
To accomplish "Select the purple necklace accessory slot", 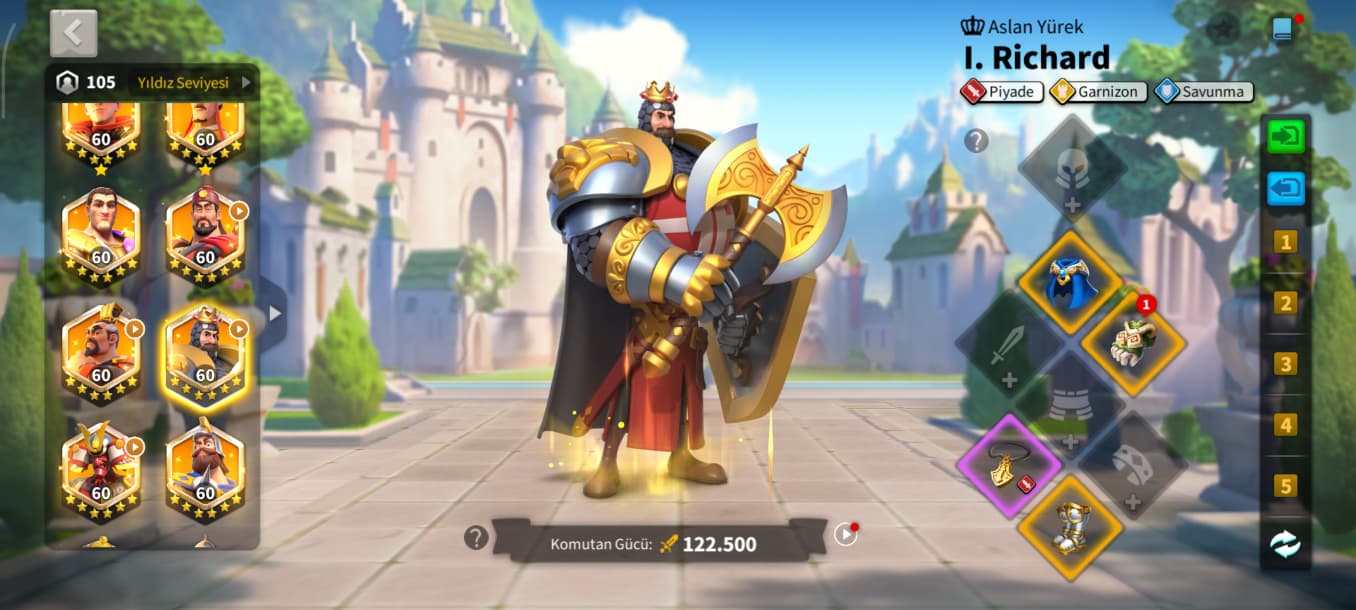I will [1010, 465].
